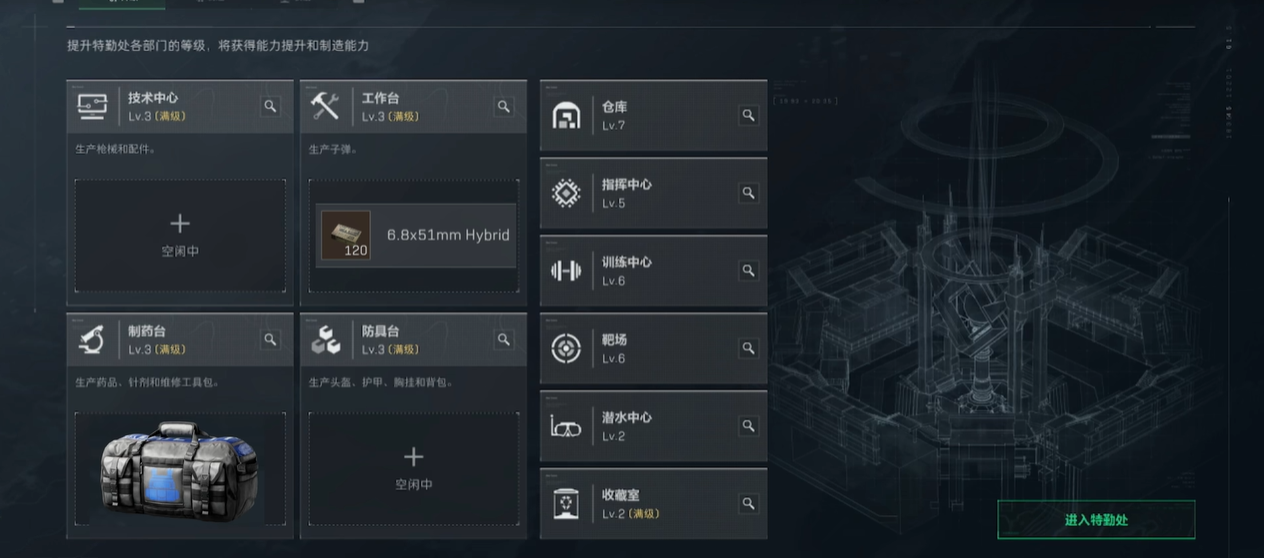Open the 仓库 warehouse entry
Image resolution: width=1264 pixels, height=558 pixels.
click(640, 116)
